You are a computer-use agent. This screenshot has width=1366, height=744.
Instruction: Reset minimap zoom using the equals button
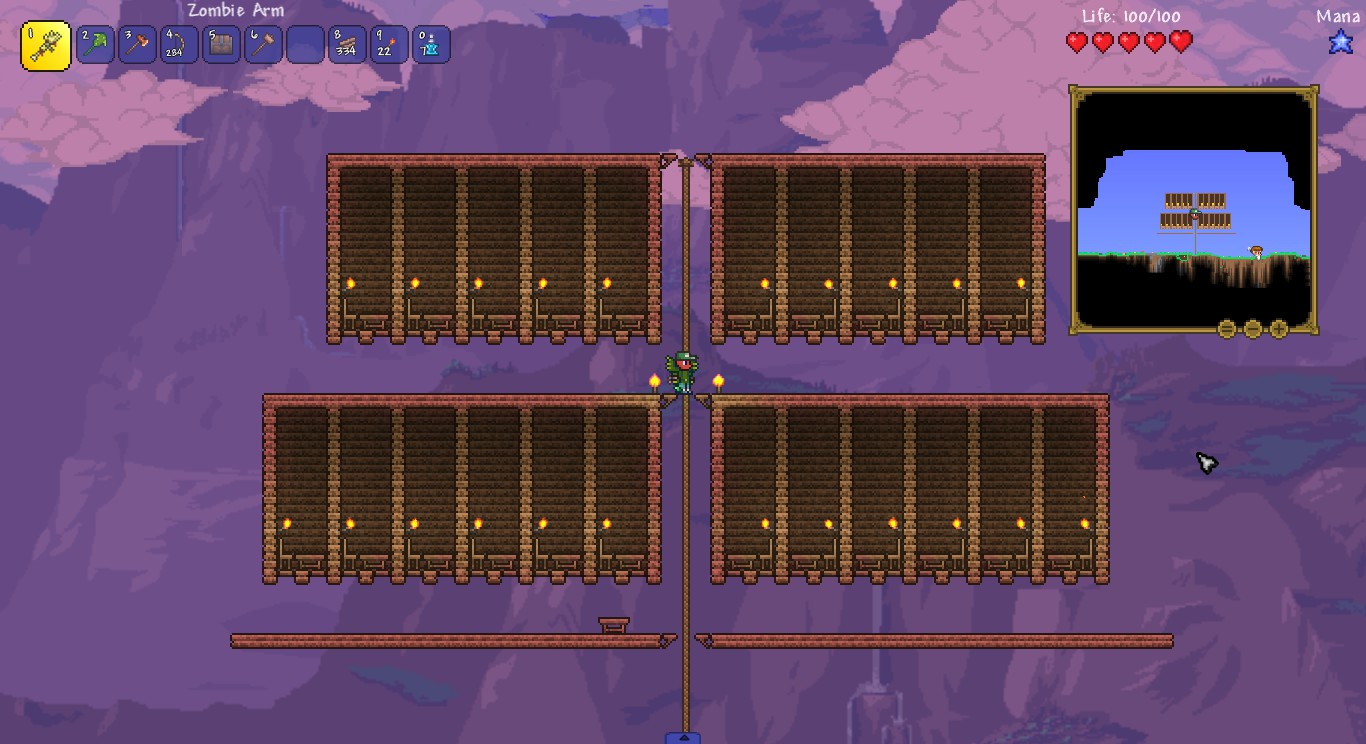click(1227, 328)
